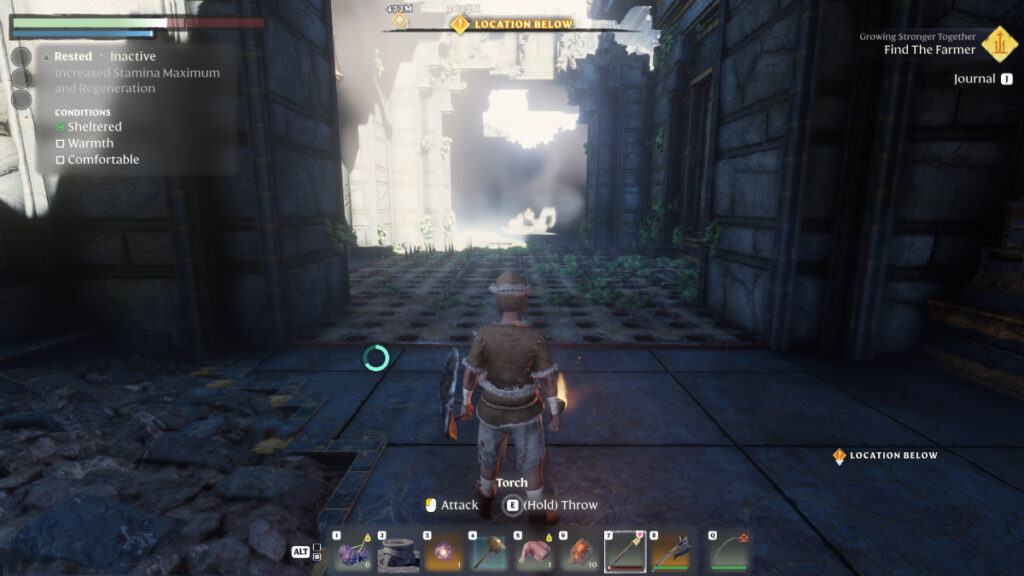Select the bow in the Q slot
Image resolution: width=1024 pixels, height=576 pixels.
pyautogui.click(x=731, y=552)
